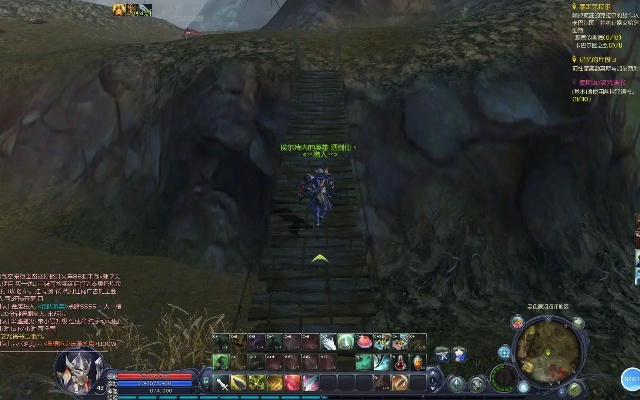This screenshot has width=640, height=400.
Task: Click the green orb button below minimap
Action: [x=575, y=388]
